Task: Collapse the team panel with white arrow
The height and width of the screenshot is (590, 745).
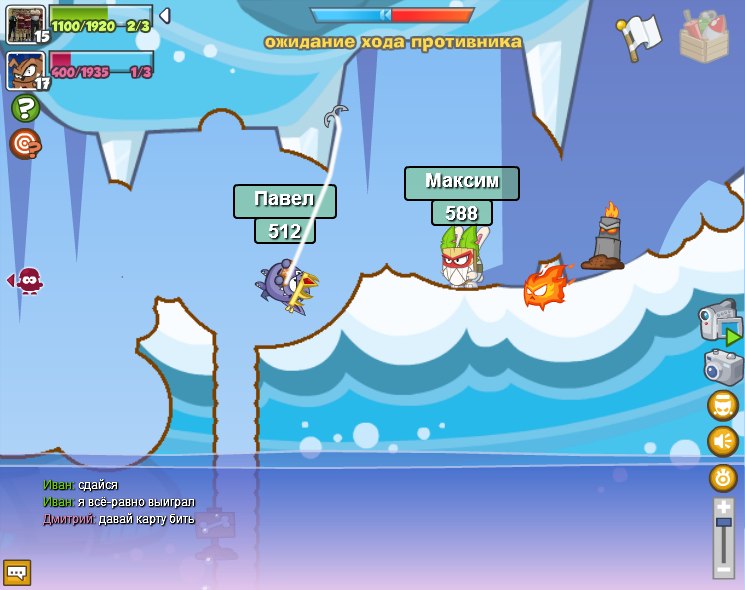Action: (x=165, y=16)
